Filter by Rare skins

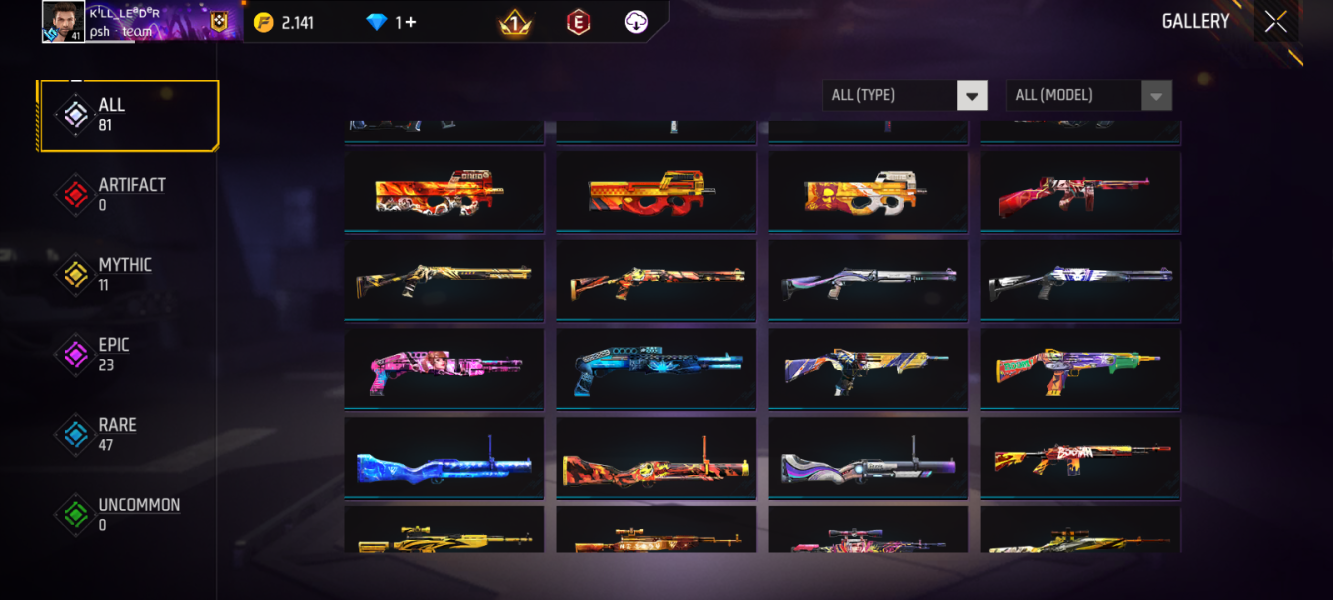[128, 435]
